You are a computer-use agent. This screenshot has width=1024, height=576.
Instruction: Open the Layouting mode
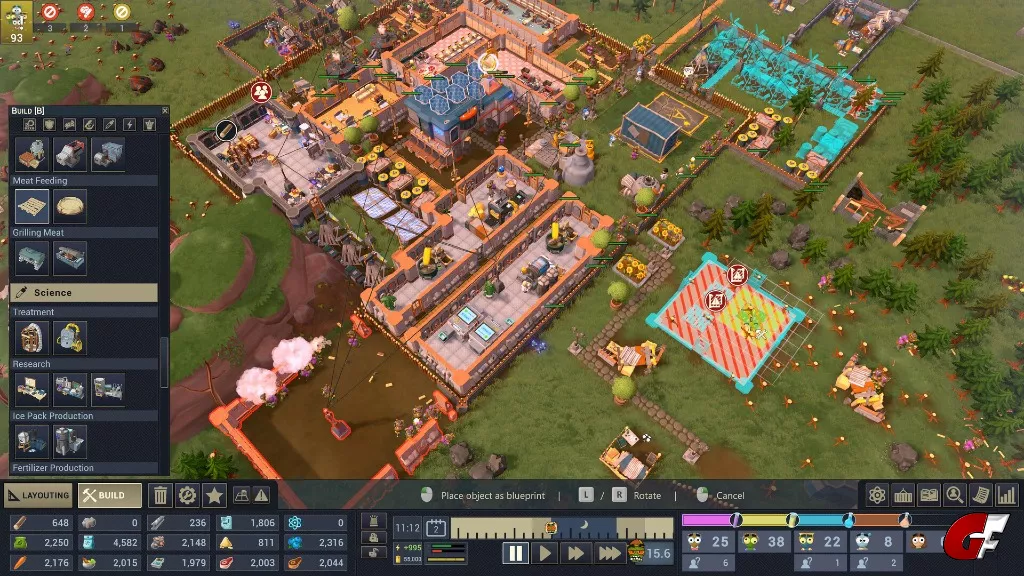(37, 495)
